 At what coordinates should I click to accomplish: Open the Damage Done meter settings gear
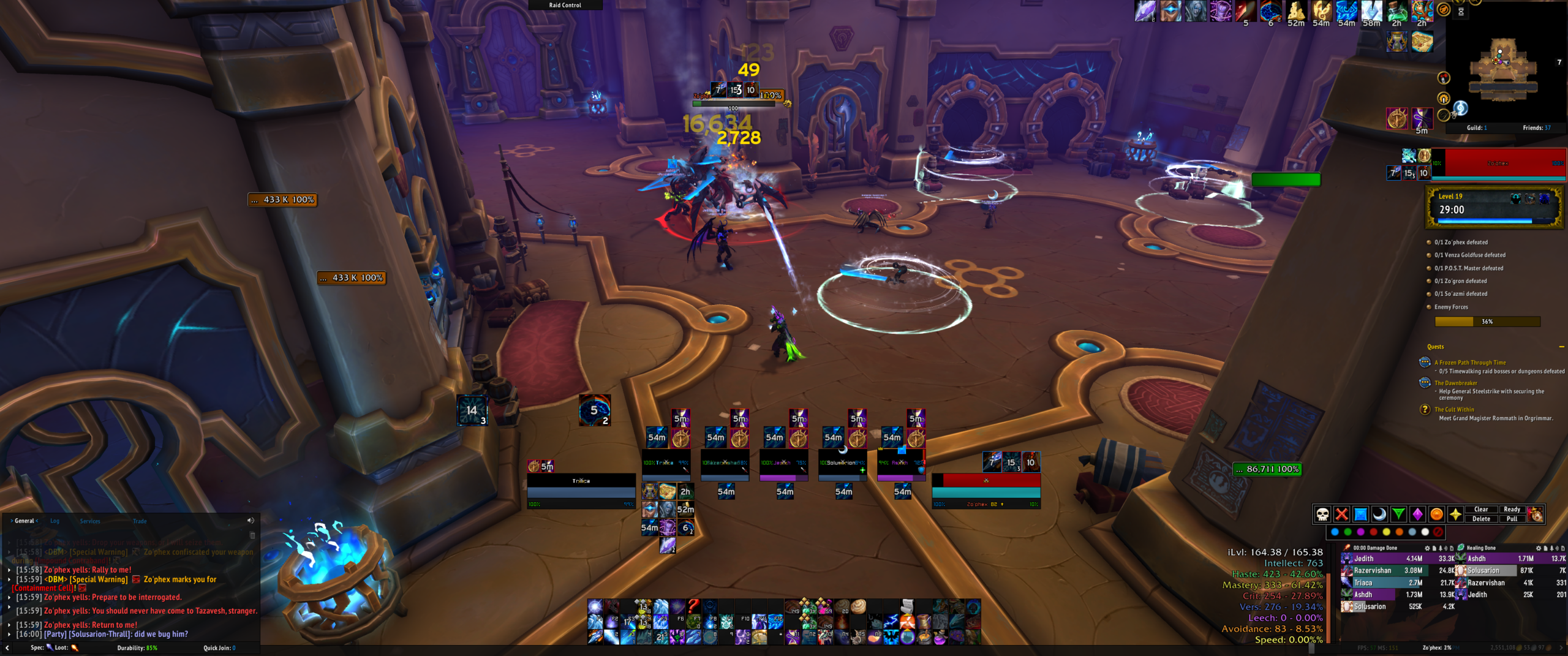1427,548
